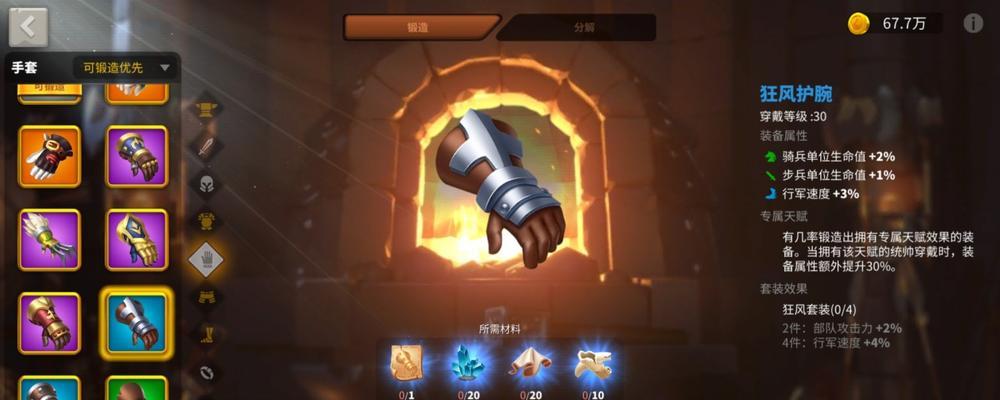Select the highlighted silver 狂风护腕 gauntlet tile
Image resolution: width=1000 pixels, height=400 pixels.
(x=137, y=322)
